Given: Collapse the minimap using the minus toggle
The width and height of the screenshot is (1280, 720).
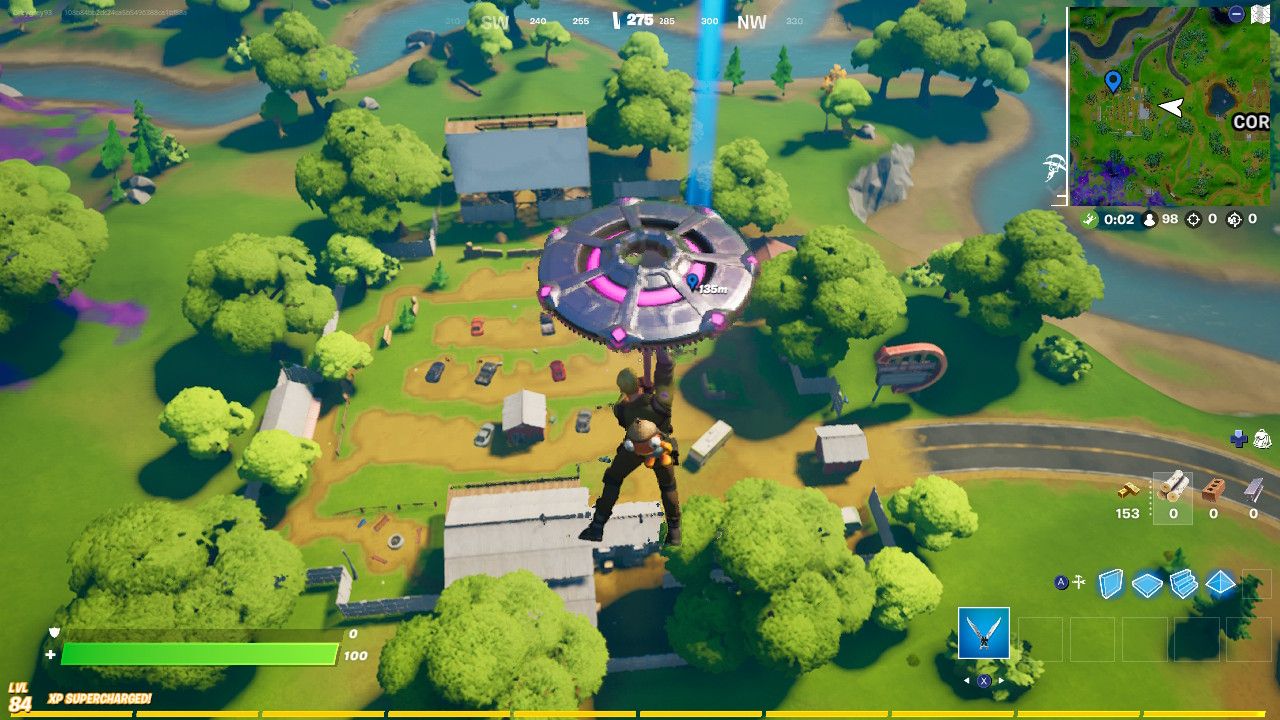Looking at the screenshot, I should coord(1236,14).
